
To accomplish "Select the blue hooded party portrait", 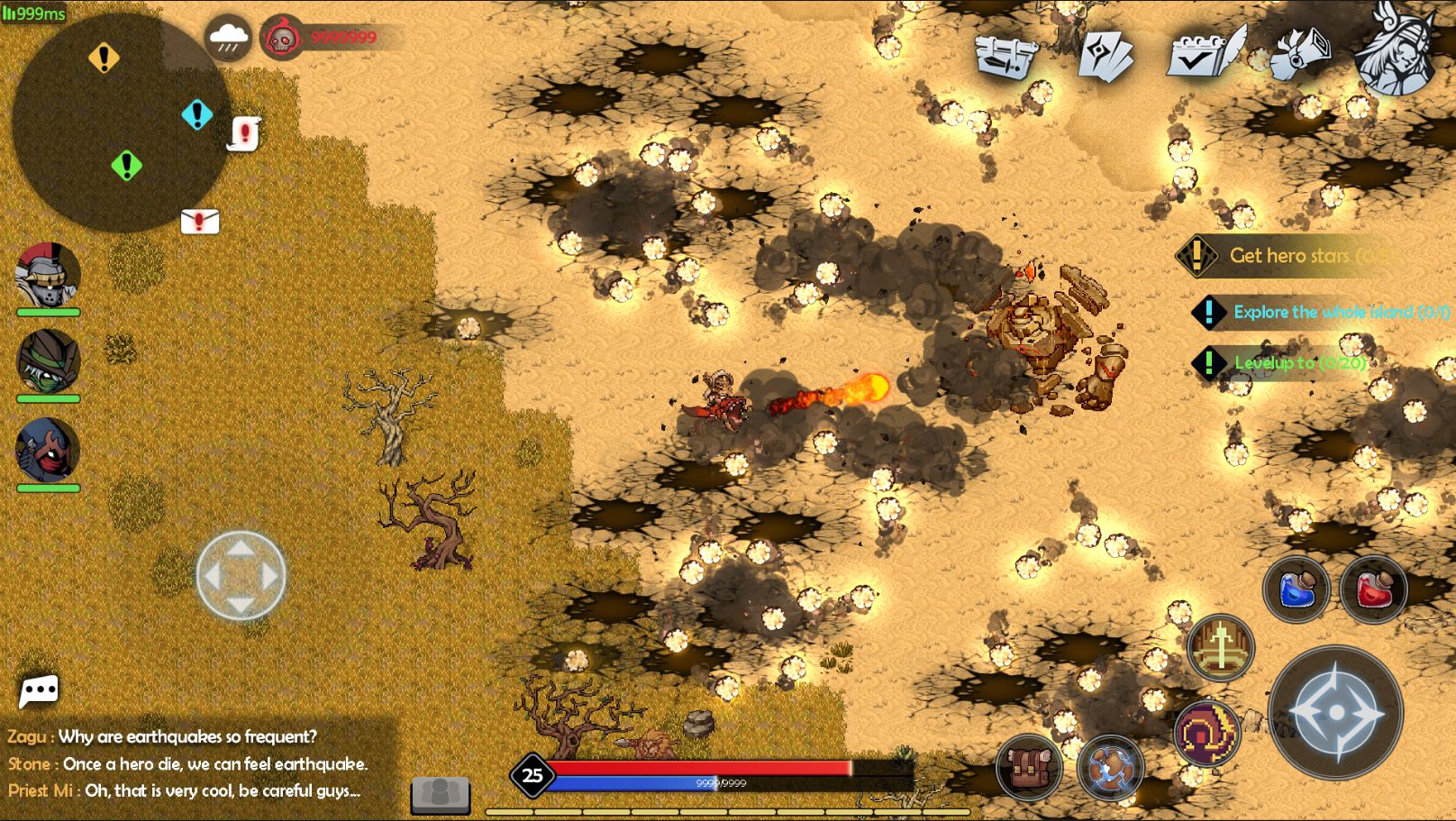I will [x=48, y=450].
